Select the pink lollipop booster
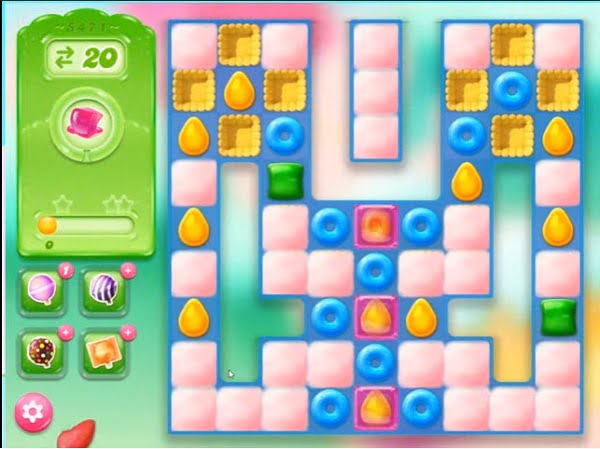This screenshot has height=449, width=600. click(42, 292)
